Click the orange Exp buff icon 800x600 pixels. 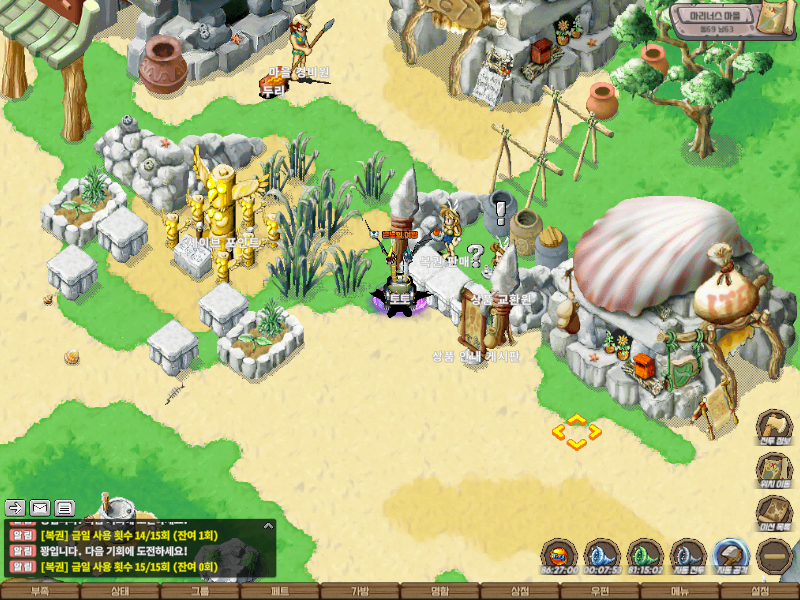561,556
